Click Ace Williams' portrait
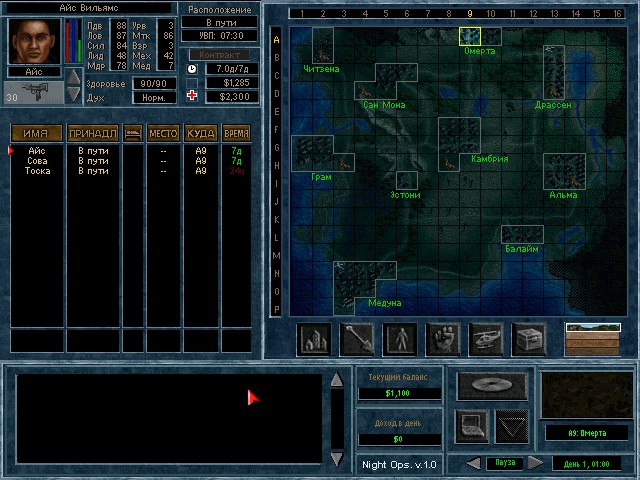640x480 pixels. 36,40
